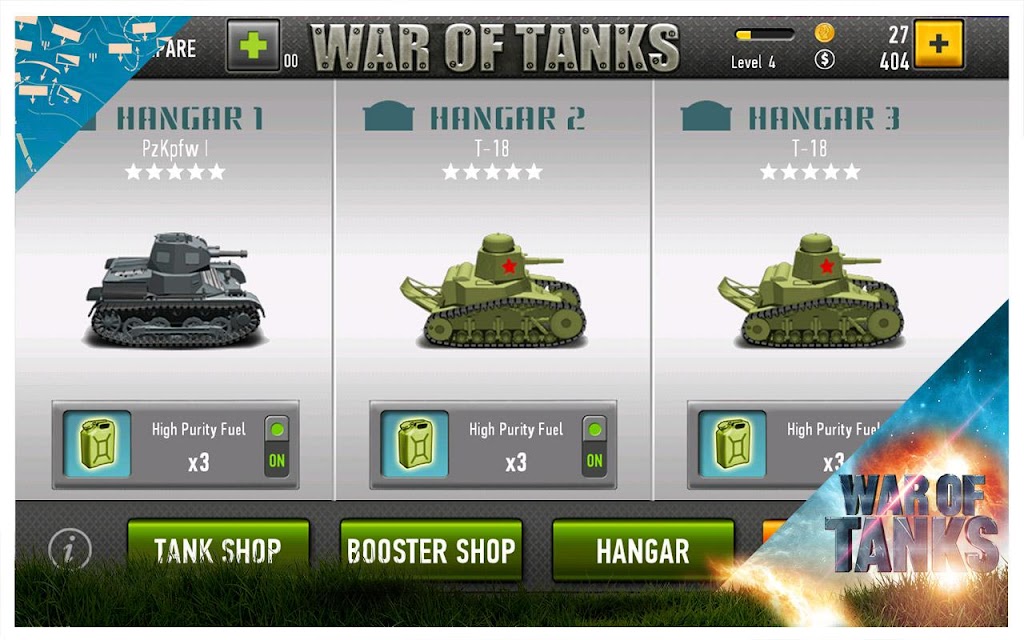Click the fuel canister icon in Hangar 2

(x=415, y=444)
